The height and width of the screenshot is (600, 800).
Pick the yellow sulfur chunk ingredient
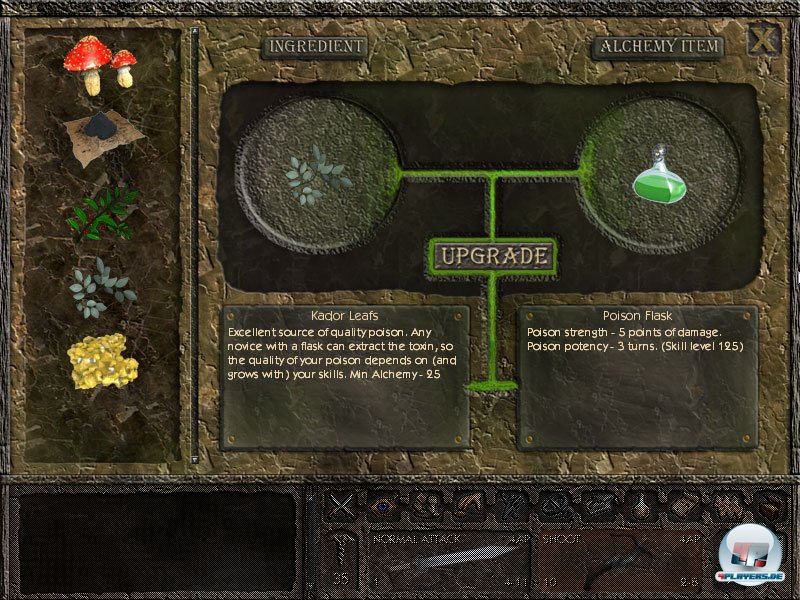[x=101, y=361]
